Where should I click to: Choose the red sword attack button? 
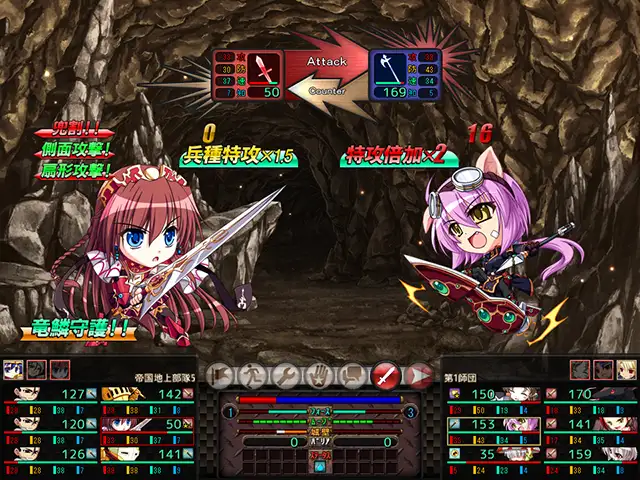(385, 375)
